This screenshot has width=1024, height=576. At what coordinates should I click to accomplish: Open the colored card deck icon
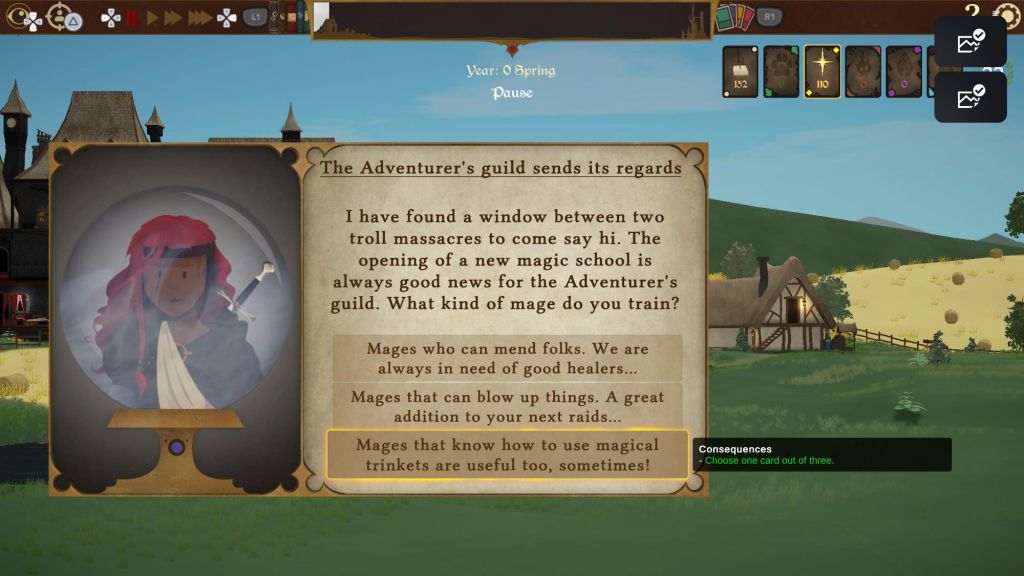click(734, 17)
